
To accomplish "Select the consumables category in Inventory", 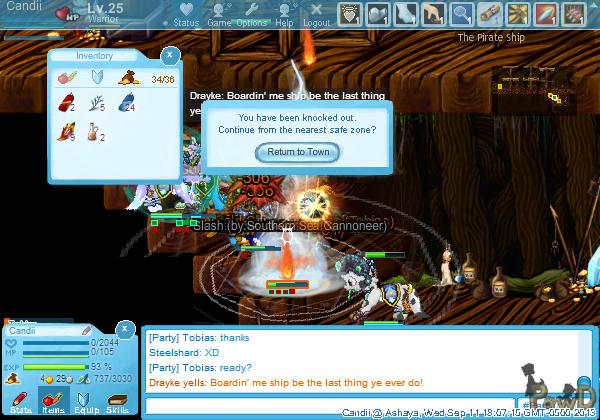I will click(67, 77).
